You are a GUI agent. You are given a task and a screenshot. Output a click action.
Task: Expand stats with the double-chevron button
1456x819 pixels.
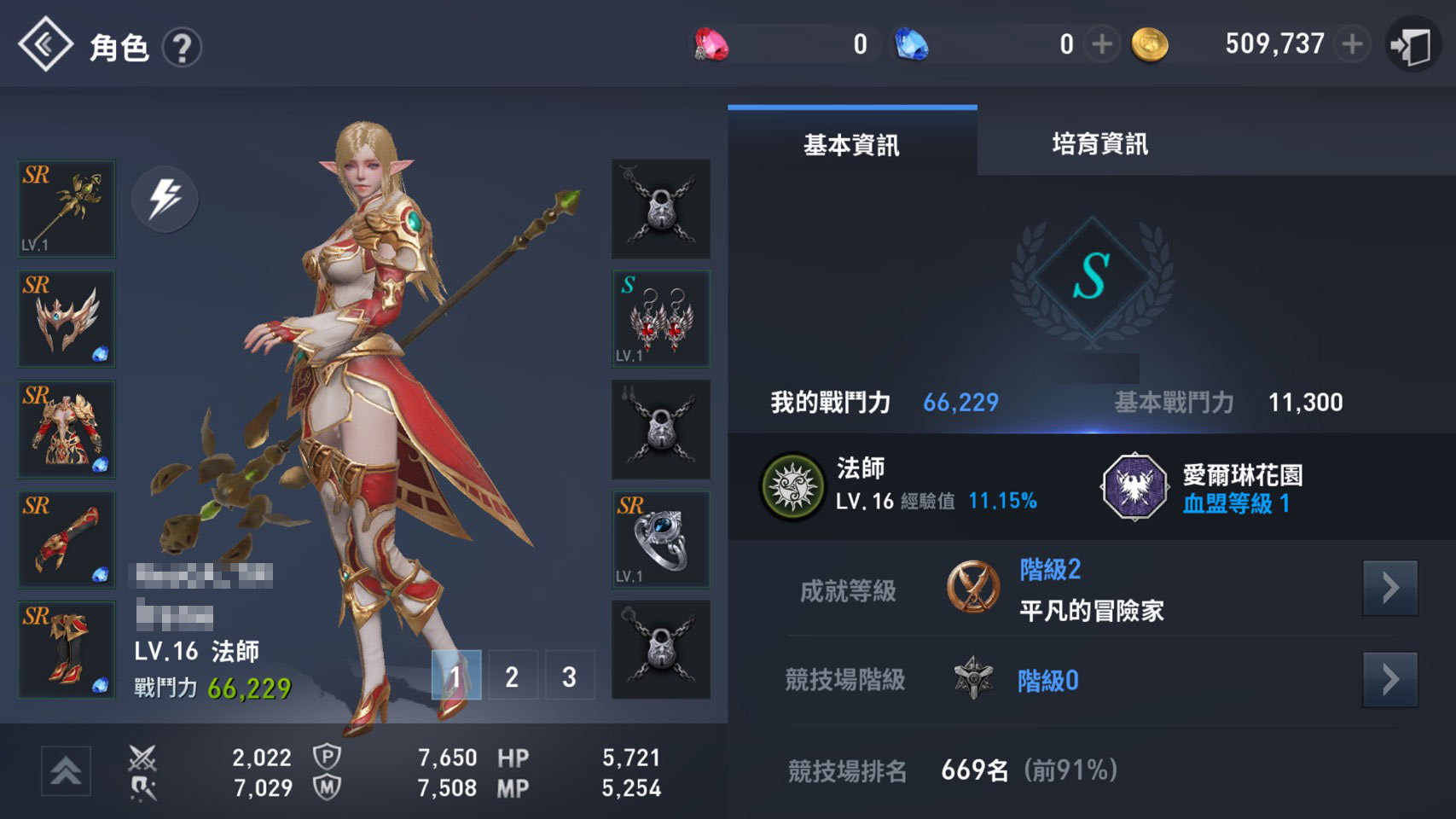(x=66, y=770)
